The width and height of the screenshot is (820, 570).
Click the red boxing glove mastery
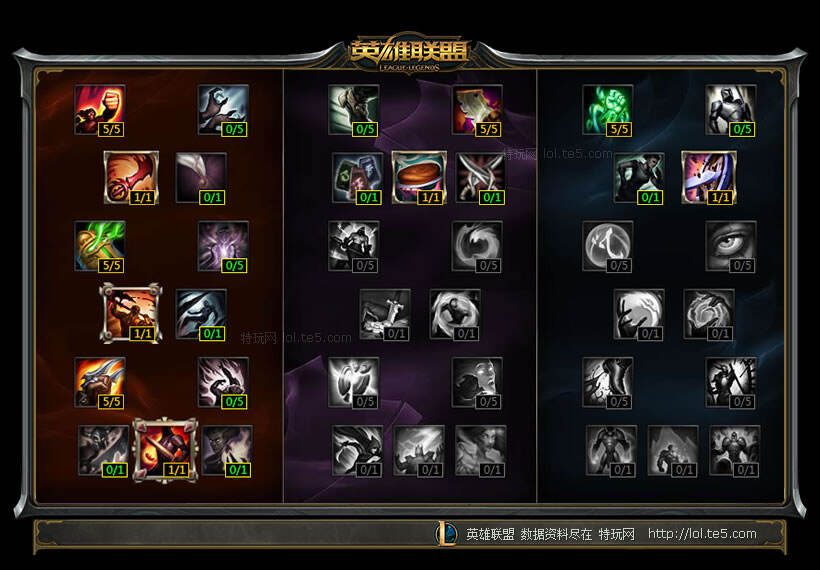pyautogui.click(x=130, y=177)
